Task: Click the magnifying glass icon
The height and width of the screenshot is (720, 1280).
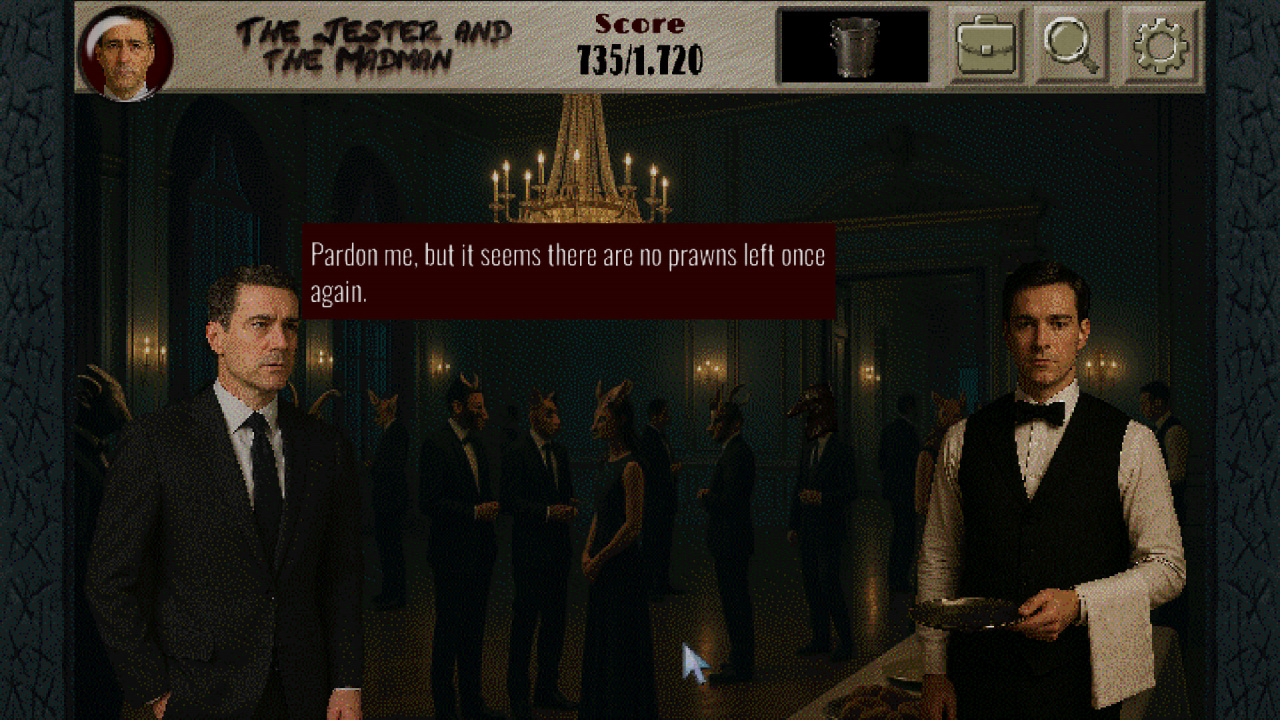Action: click(1071, 45)
